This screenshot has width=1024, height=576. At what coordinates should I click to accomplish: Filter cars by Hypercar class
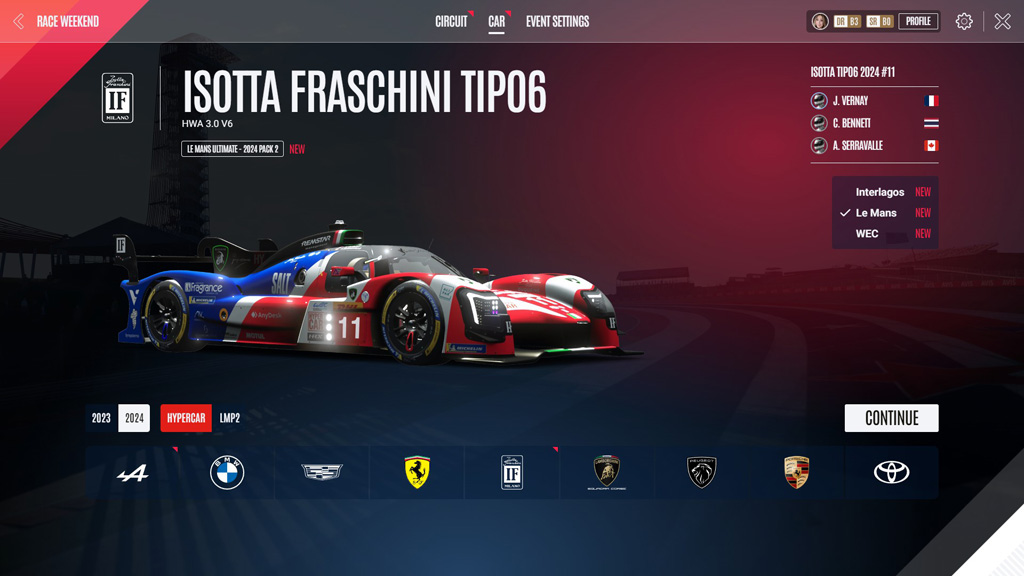pos(186,418)
